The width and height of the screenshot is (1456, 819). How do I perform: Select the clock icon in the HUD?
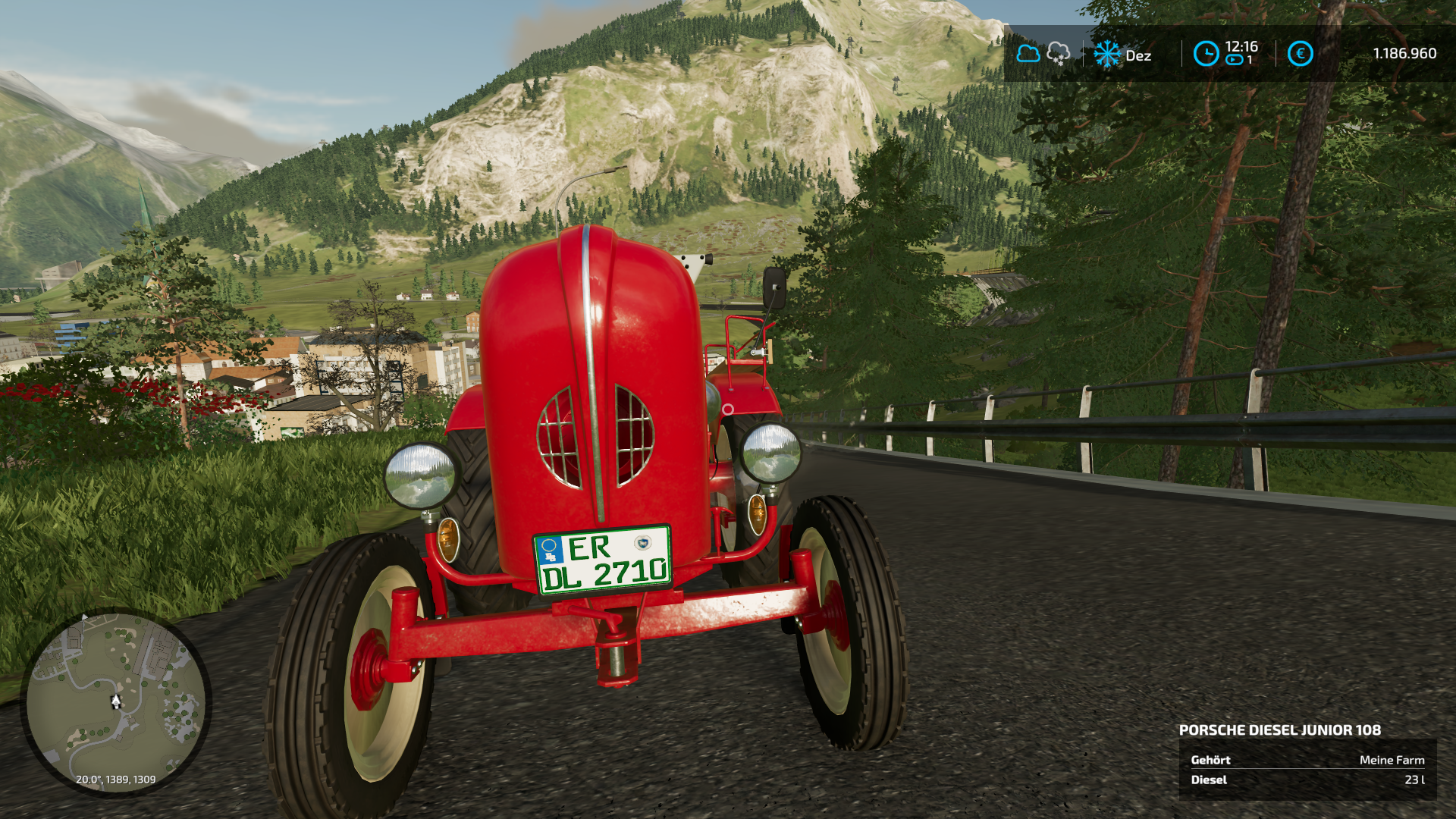coord(1206,54)
